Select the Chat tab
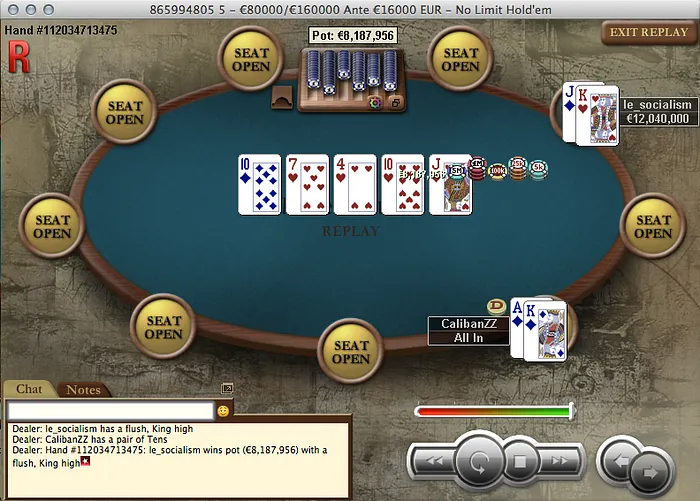Image resolution: width=700 pixels, height=501 pixels. point(29,389)
